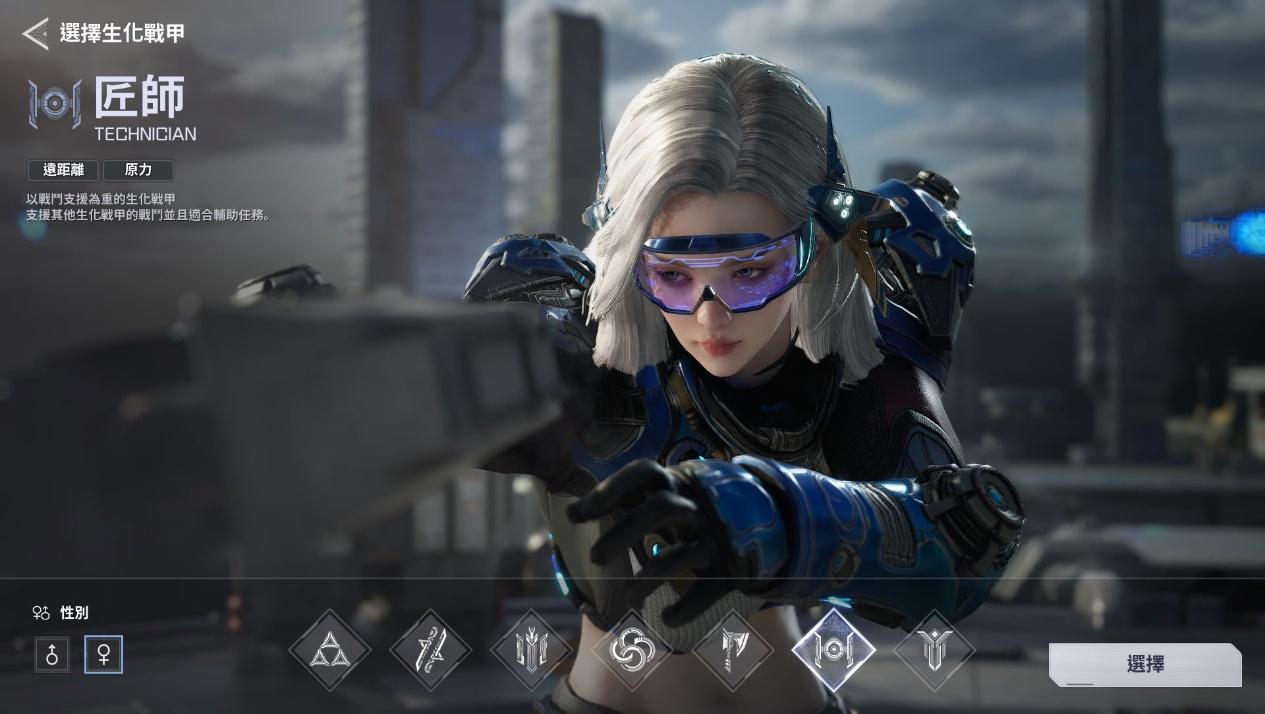Confirm with the 選擇 button
The height and width of the screenshot is (714, 1265).
(1145, 664)
